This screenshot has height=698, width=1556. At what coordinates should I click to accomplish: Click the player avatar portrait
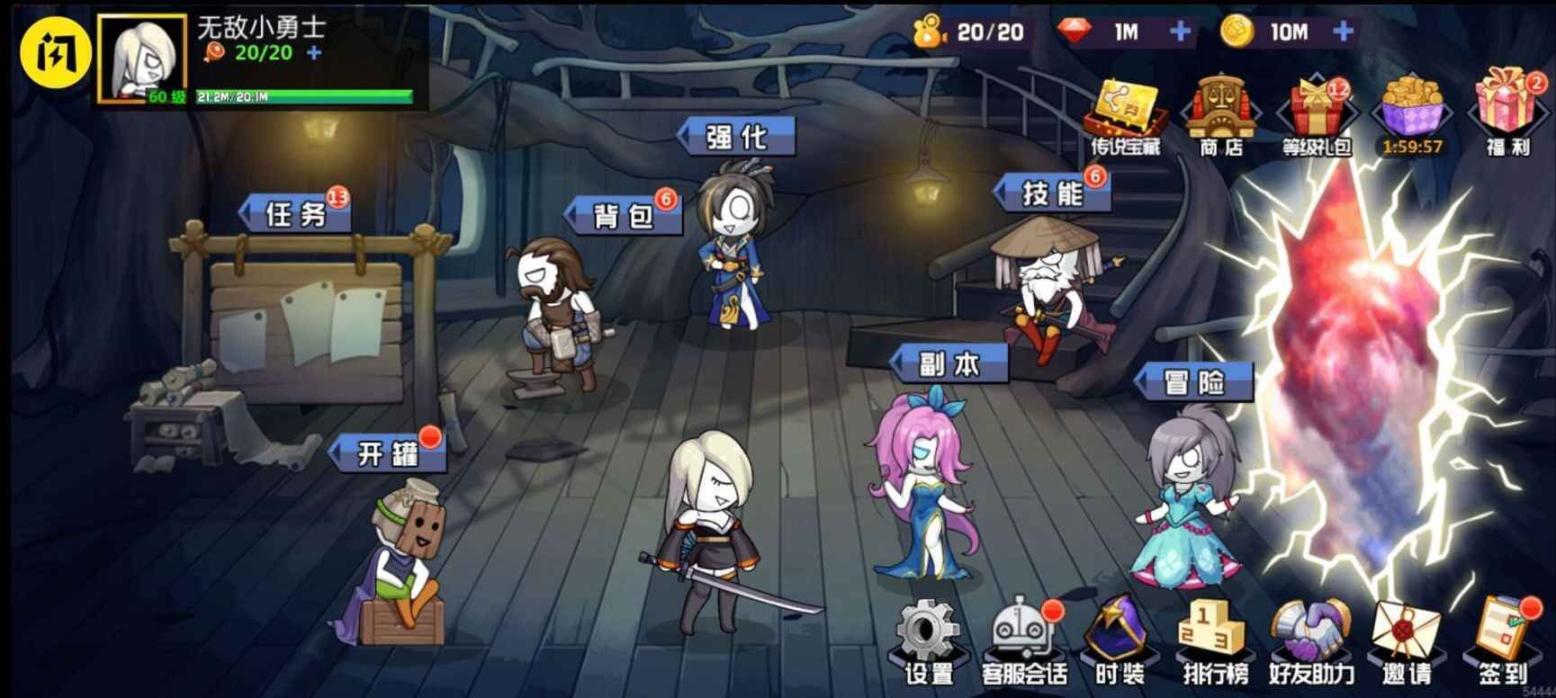(141, 59)
